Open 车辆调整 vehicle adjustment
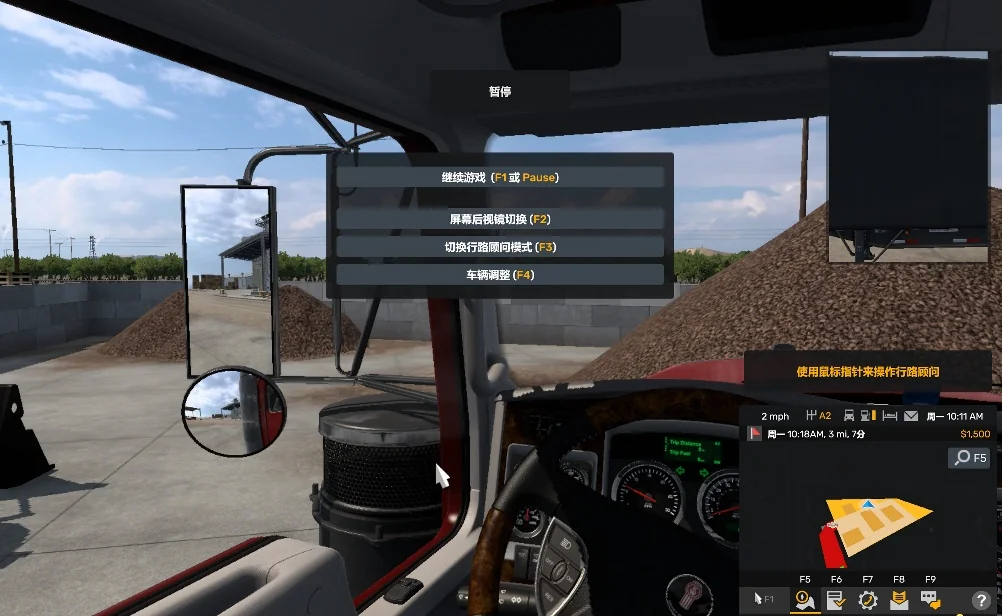The width and height of the screenshot is (1003, 616). (x=500, y=274)
